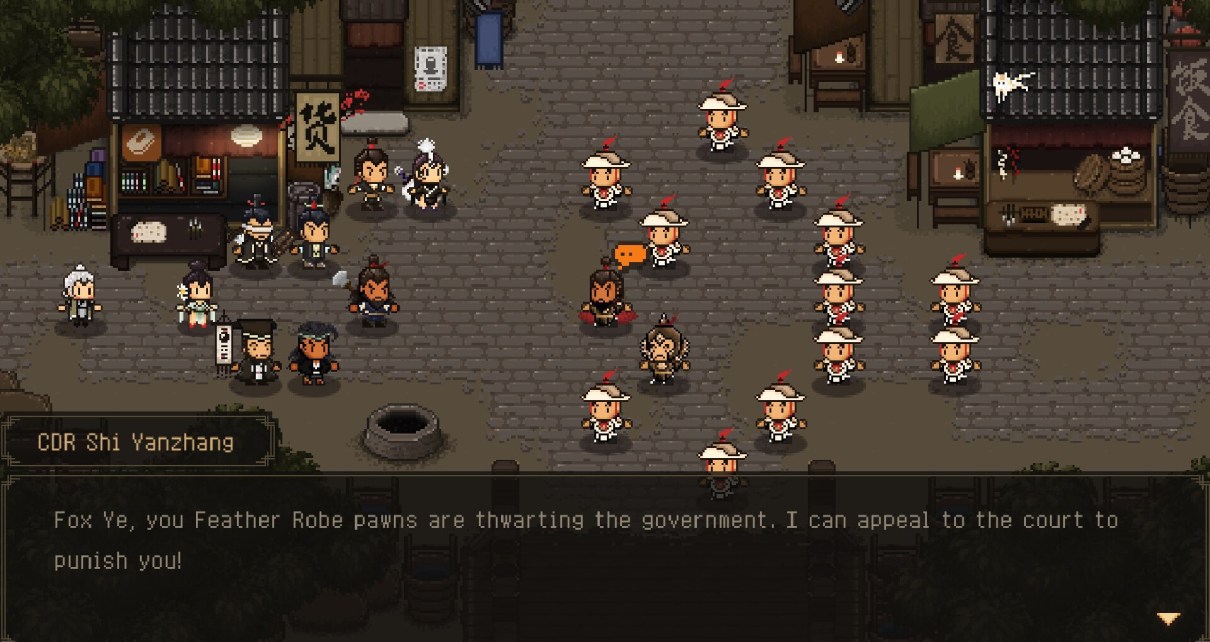The image size is (1210, 642).
Task: Advance dialogue with the orange arrow
Action: click(1167, 619)
